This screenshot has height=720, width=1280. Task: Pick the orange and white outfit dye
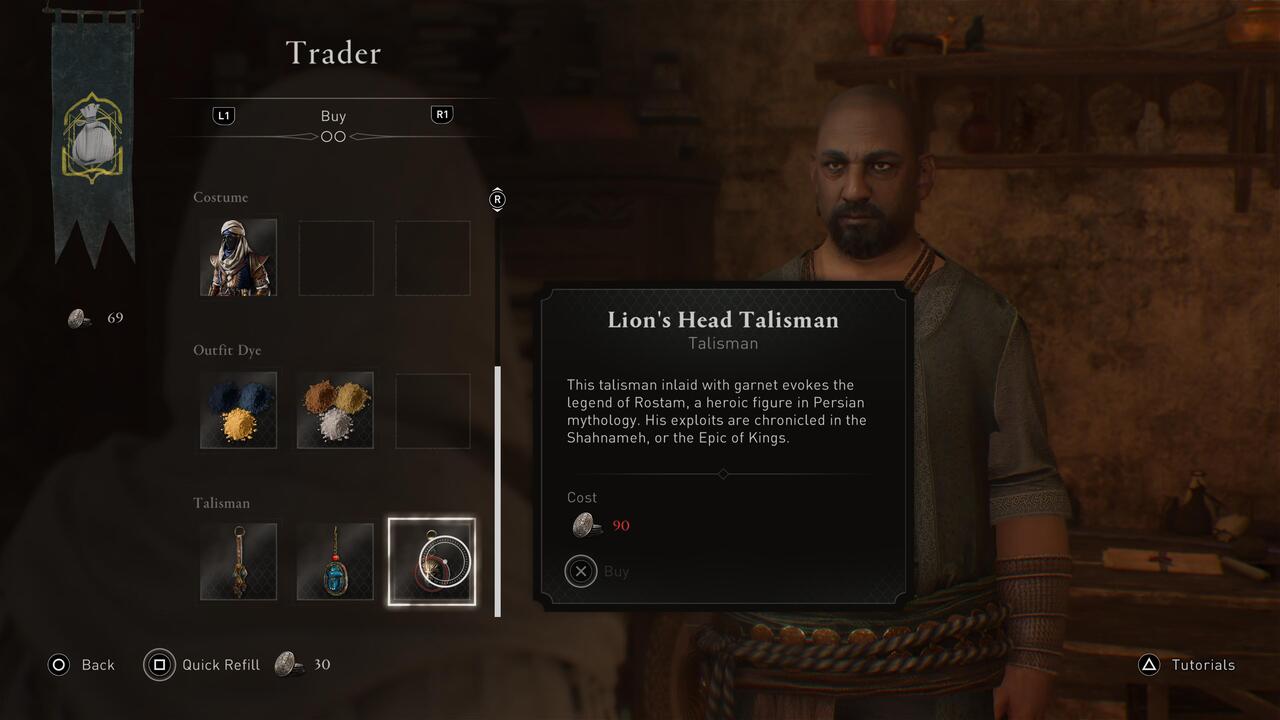point(335,411)
